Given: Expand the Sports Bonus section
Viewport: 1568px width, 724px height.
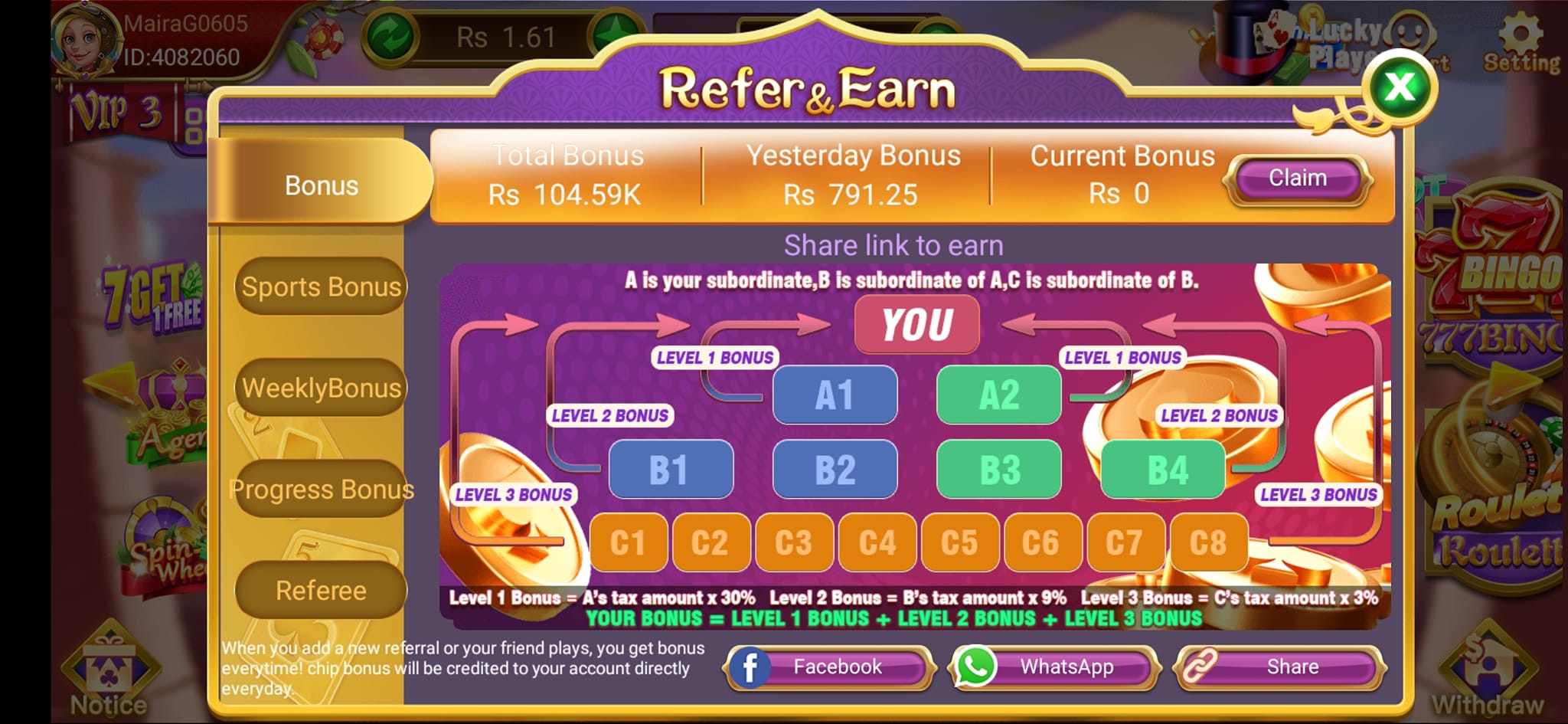Looking at the screenshot, I should (320, 287).
